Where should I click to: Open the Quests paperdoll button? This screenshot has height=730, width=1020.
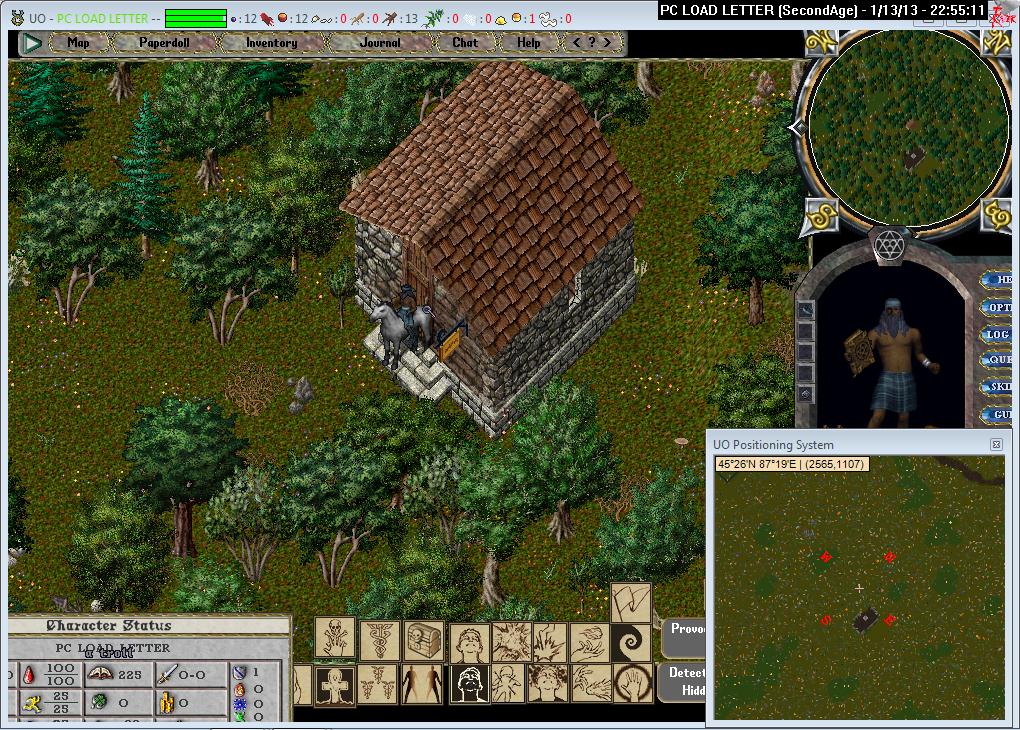[999, 360]
